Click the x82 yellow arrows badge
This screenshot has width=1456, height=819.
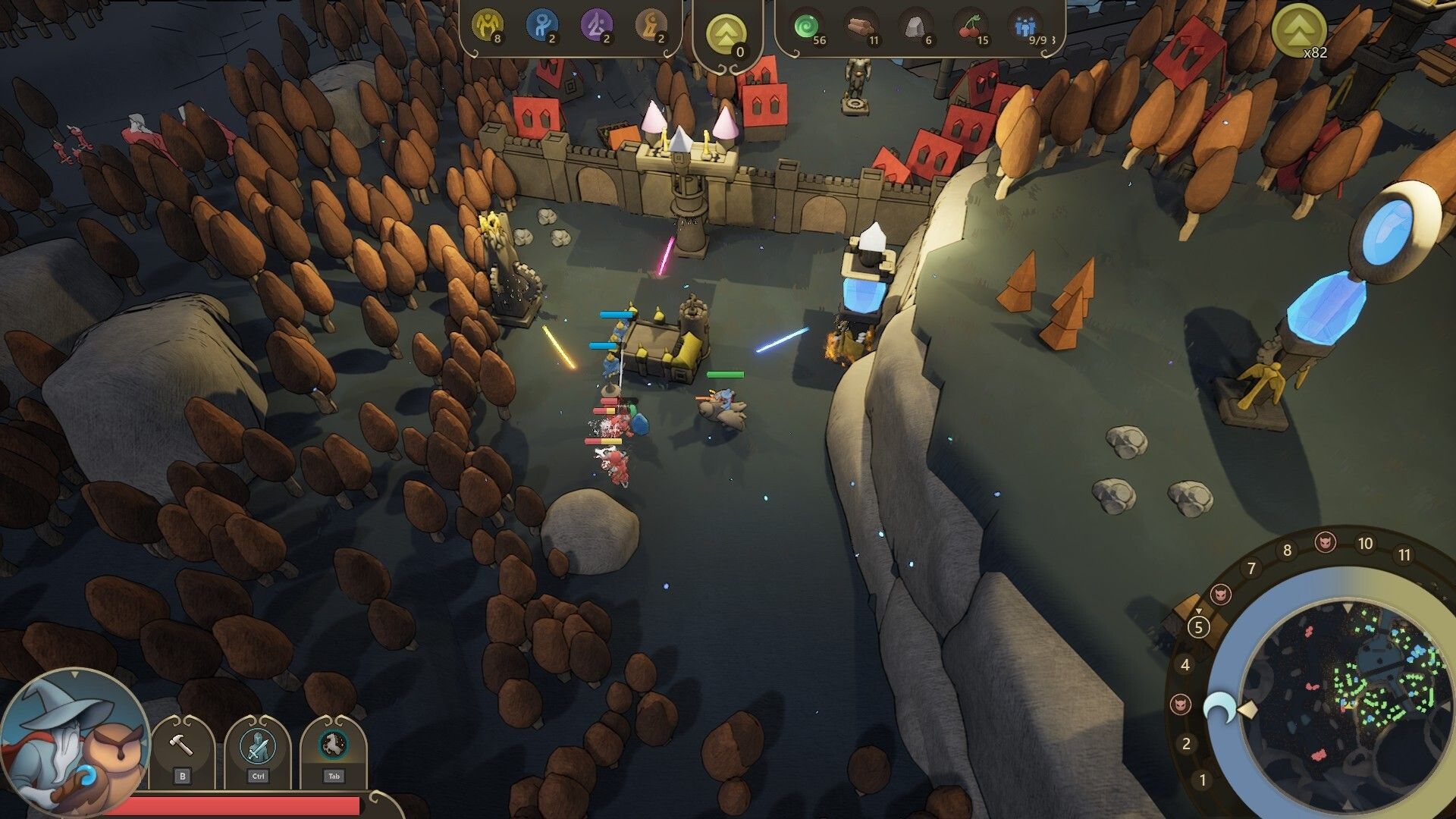pos(1299,30)
